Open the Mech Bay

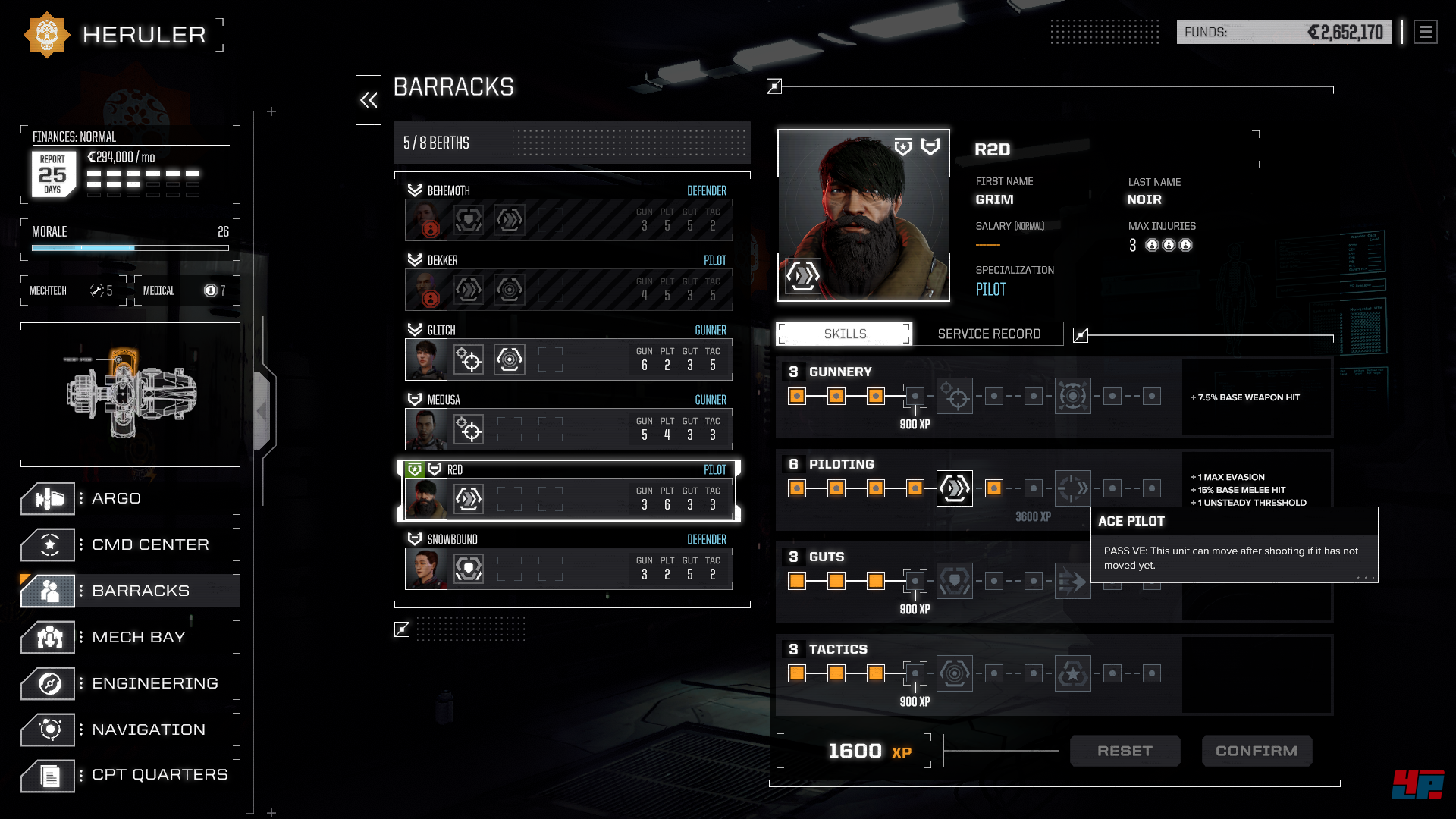[129, 638]
